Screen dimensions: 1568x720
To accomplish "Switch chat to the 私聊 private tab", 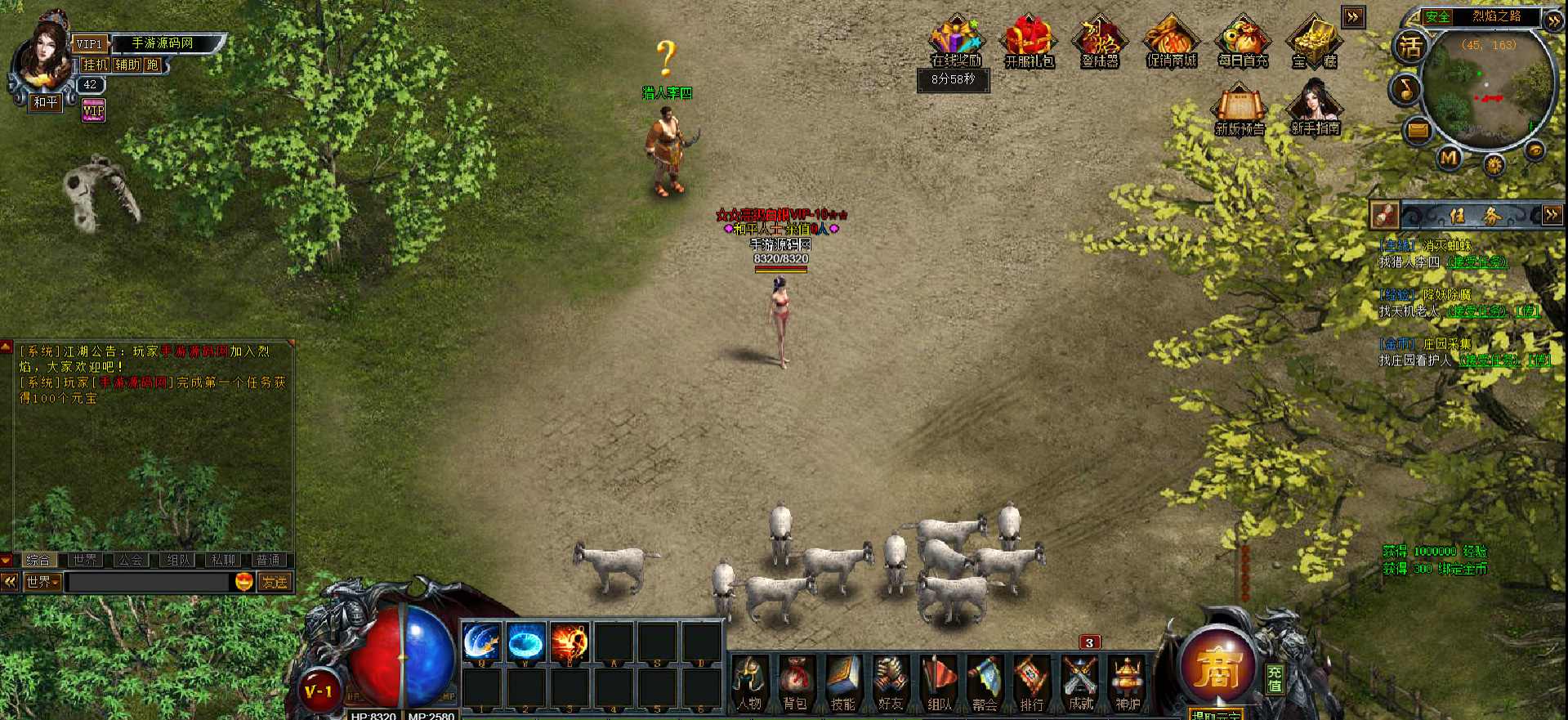I will click(223, 560).
